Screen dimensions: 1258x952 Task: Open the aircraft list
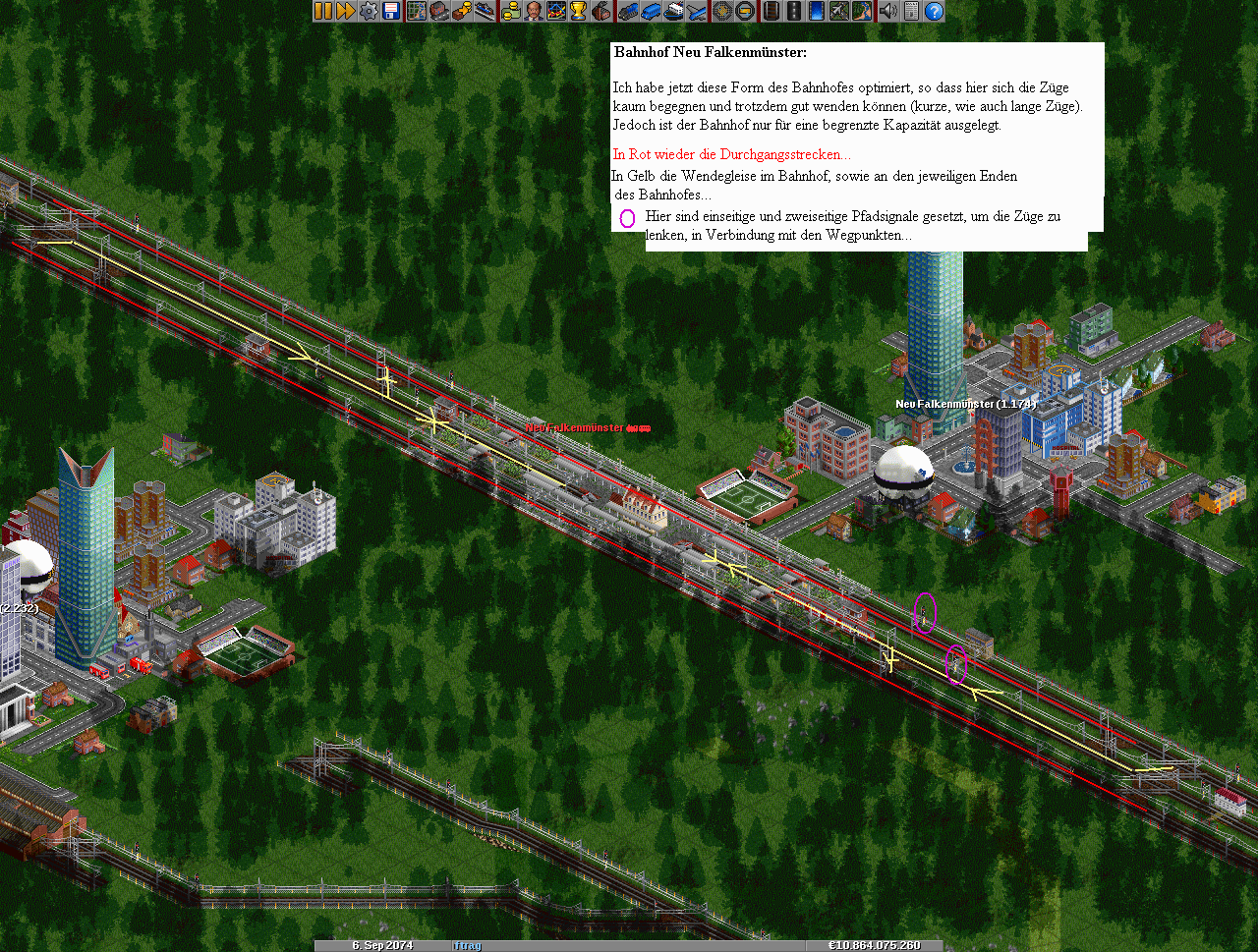697,11
